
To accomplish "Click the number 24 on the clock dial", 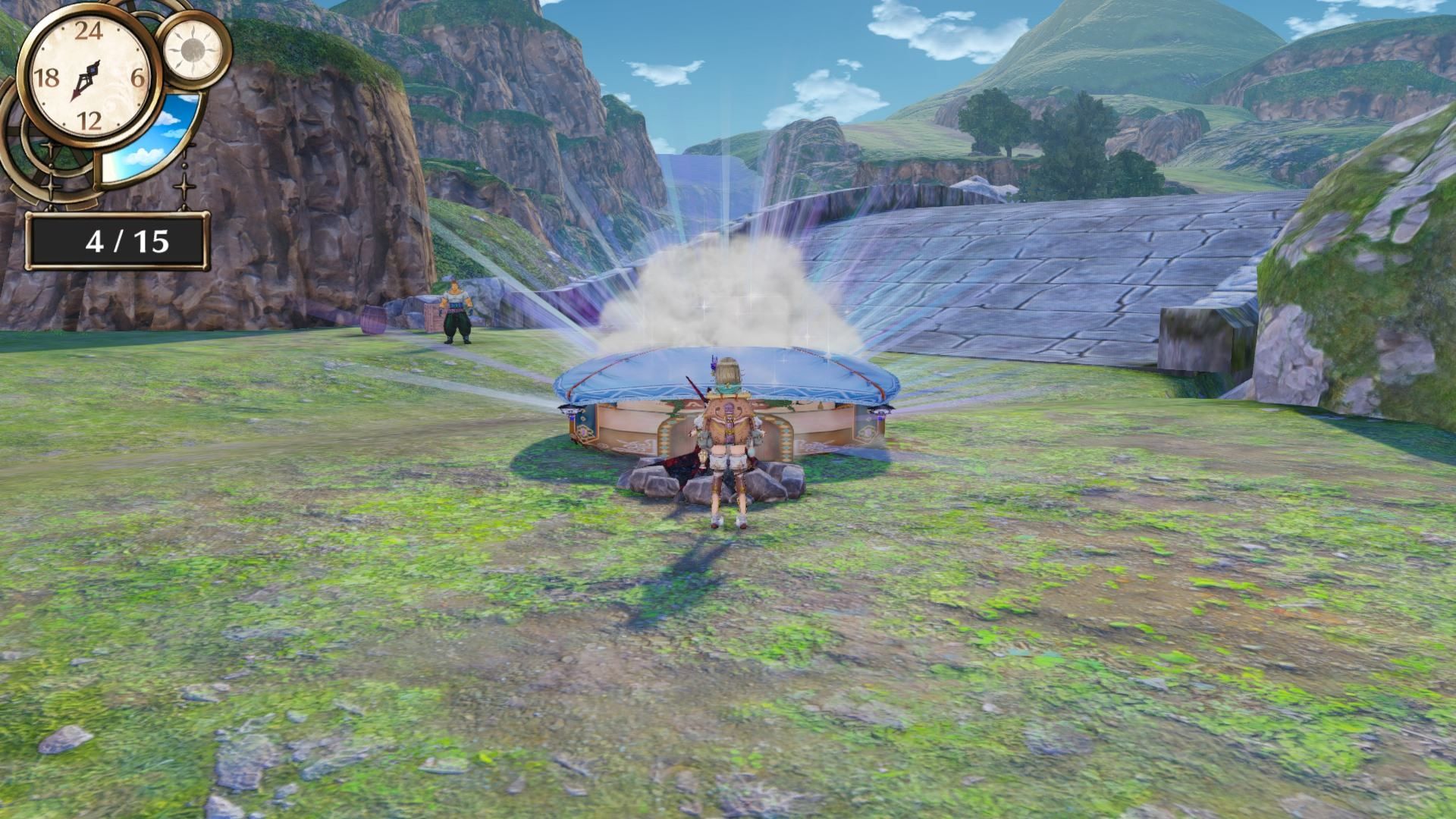I will (x=90, y=30).
